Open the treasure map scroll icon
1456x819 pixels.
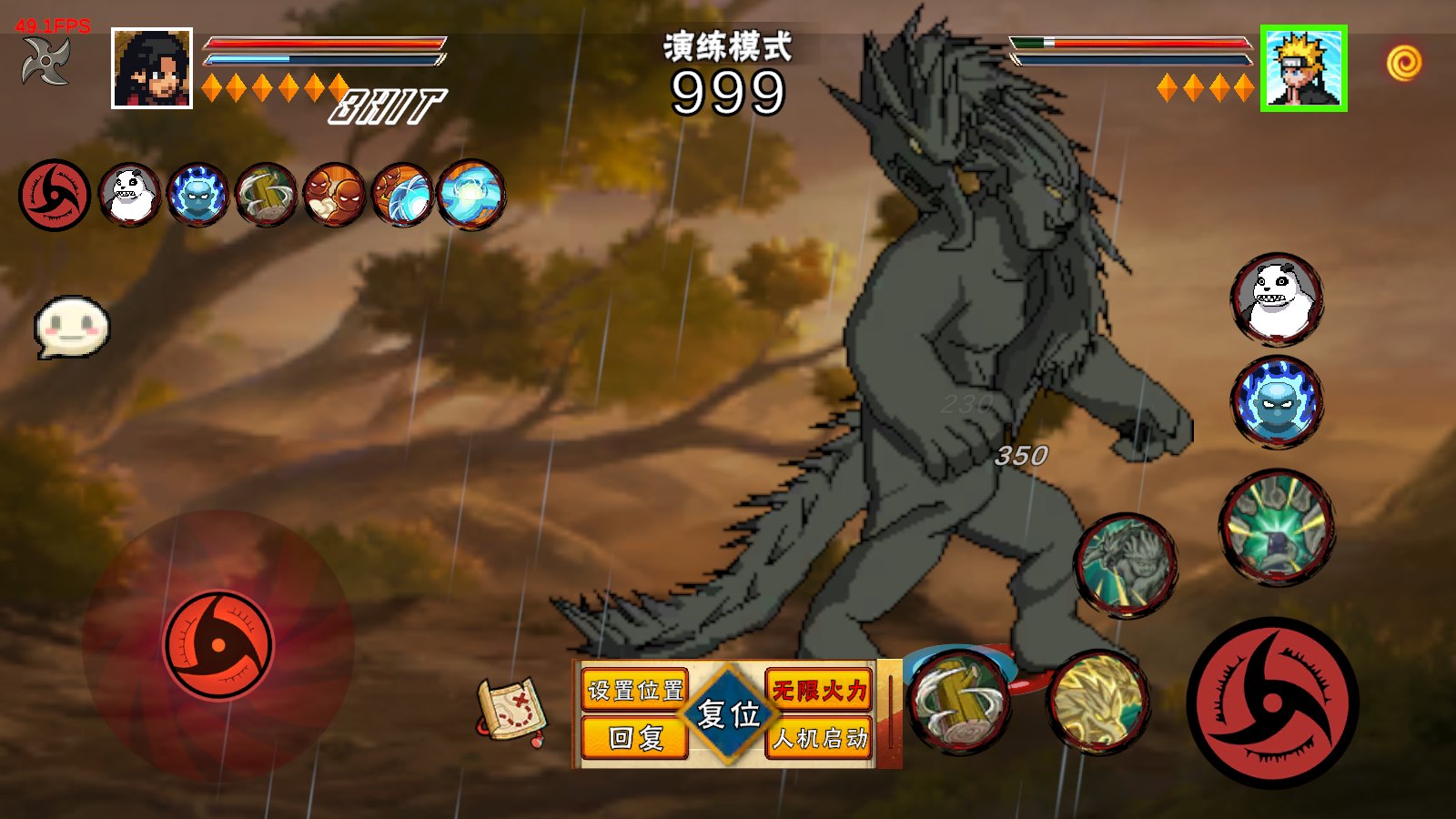(511, 712)
